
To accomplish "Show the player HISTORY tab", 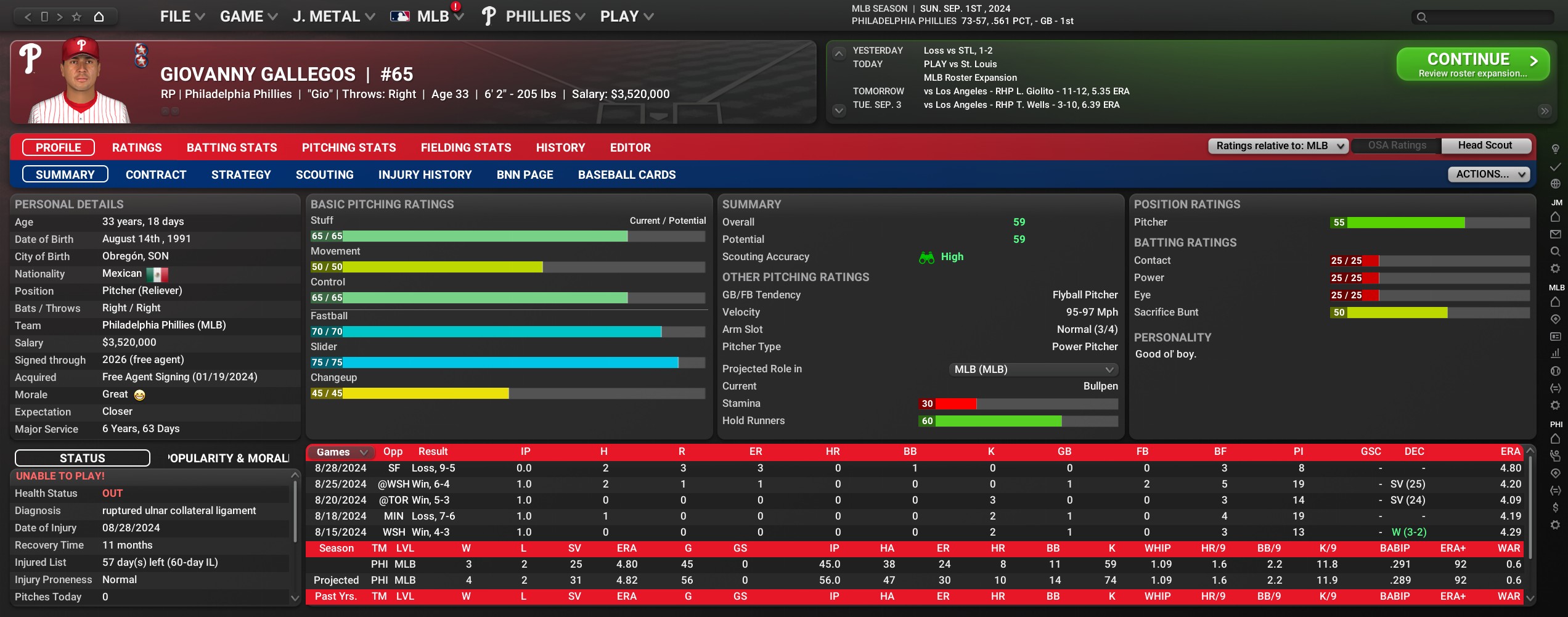I will pyautogui.click(x=560, y=148).
